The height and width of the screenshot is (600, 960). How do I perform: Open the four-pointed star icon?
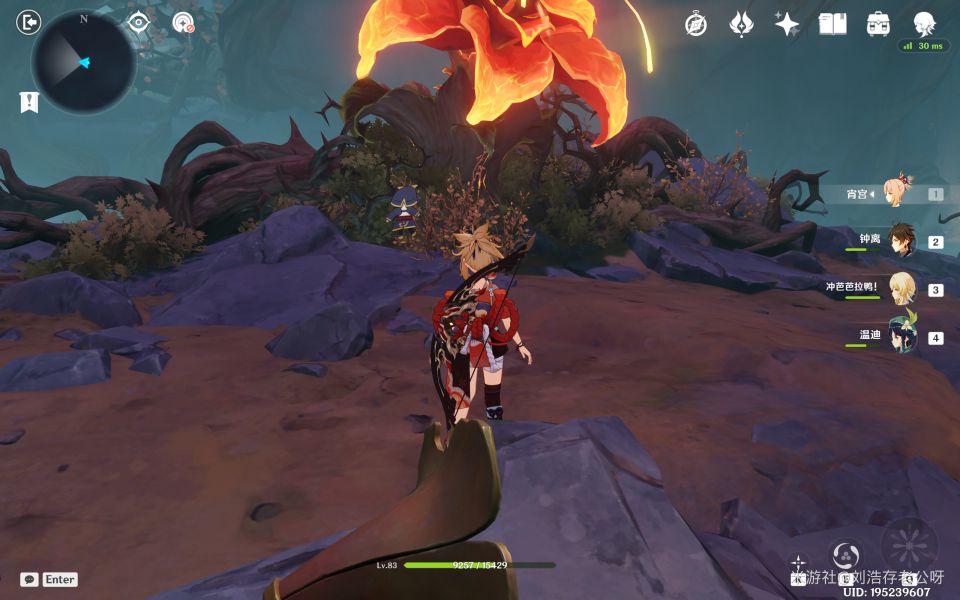coord(787,25)
